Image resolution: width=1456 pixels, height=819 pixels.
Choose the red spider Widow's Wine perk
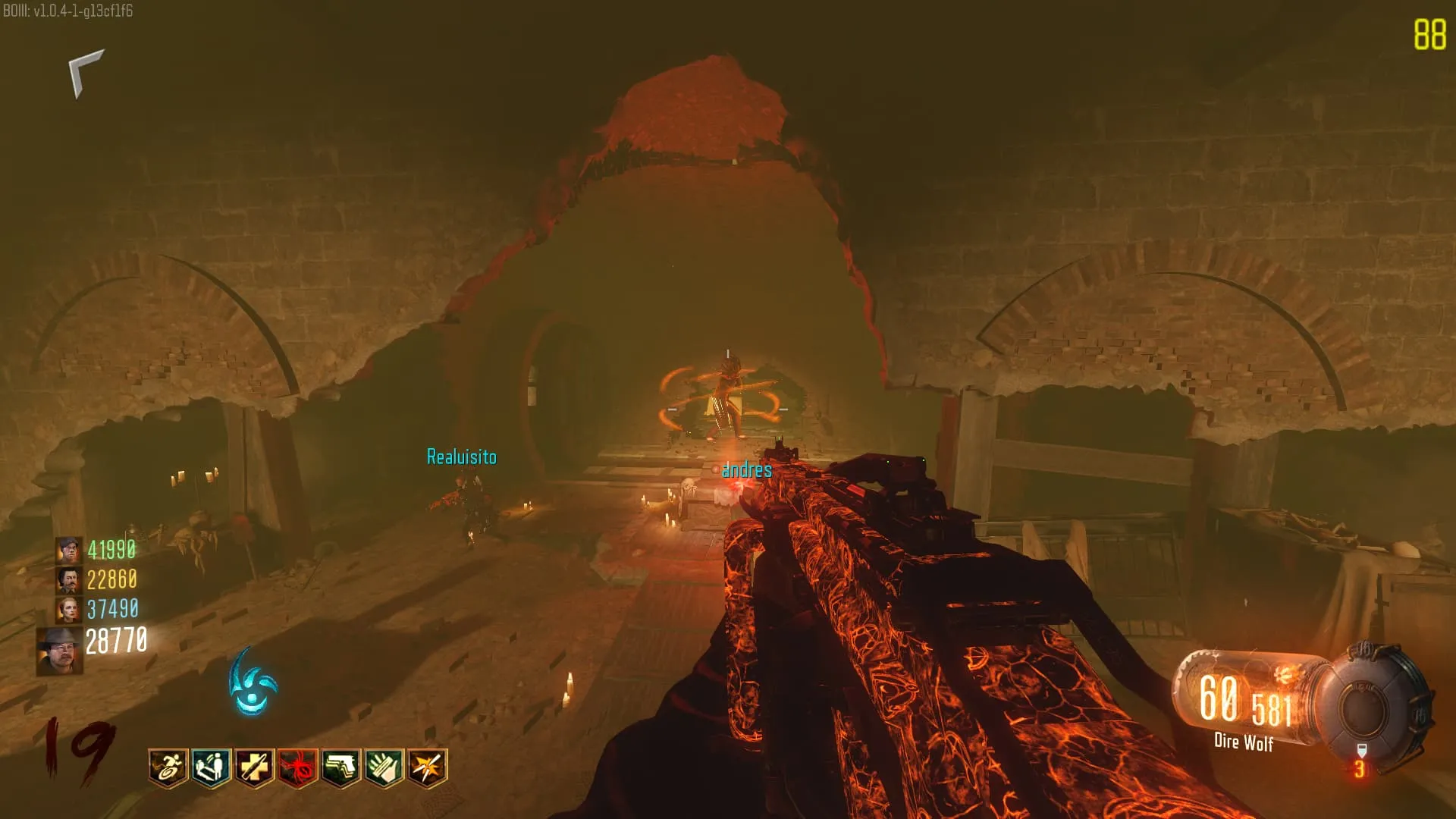point(297,767)
